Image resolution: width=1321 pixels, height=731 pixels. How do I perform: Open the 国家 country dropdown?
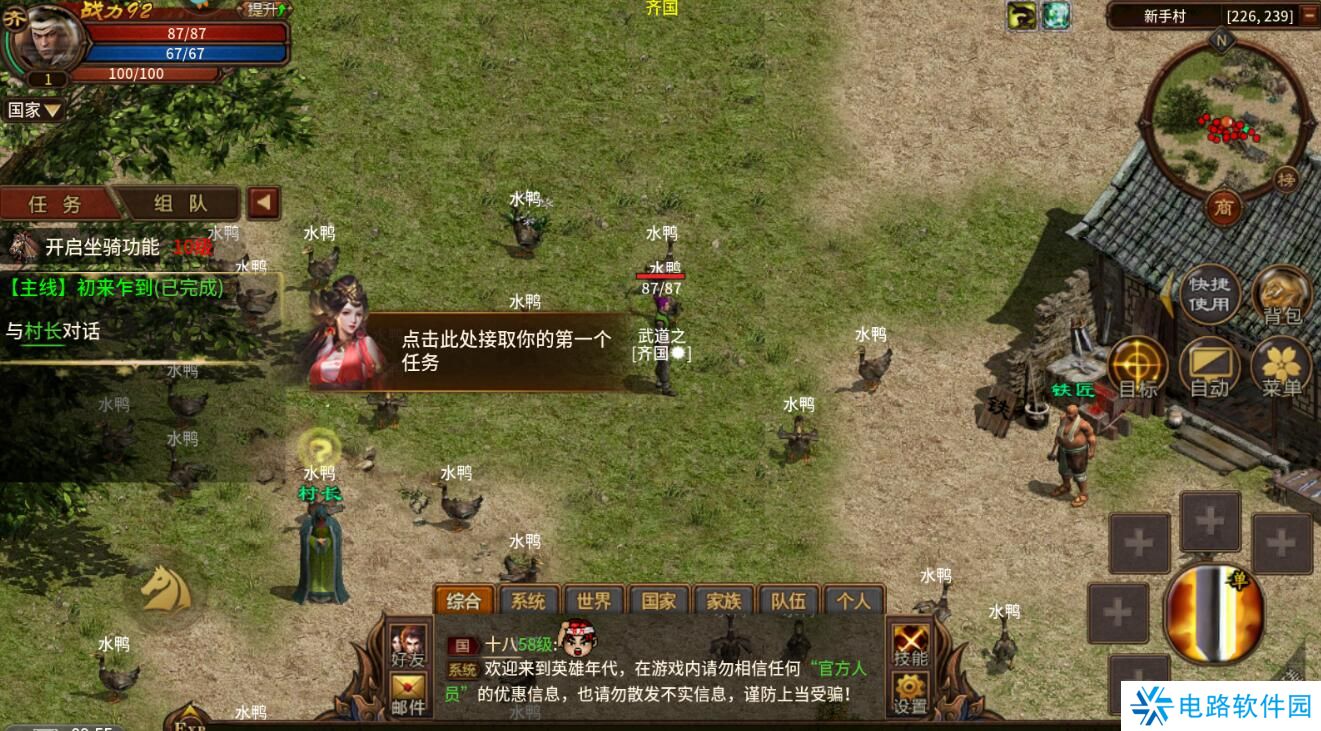[35, 110]
